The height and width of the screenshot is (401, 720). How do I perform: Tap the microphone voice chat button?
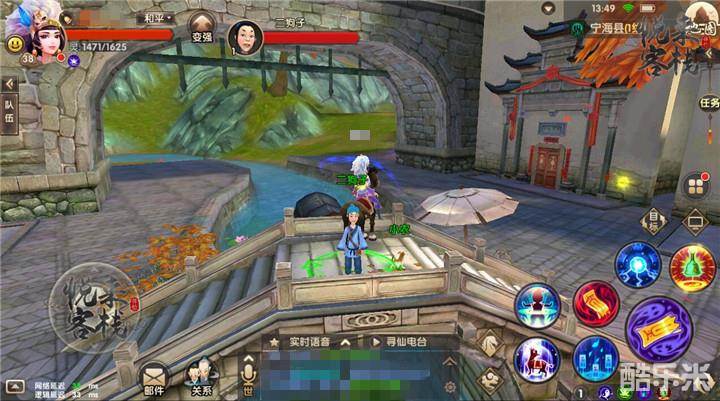[249, 376]
